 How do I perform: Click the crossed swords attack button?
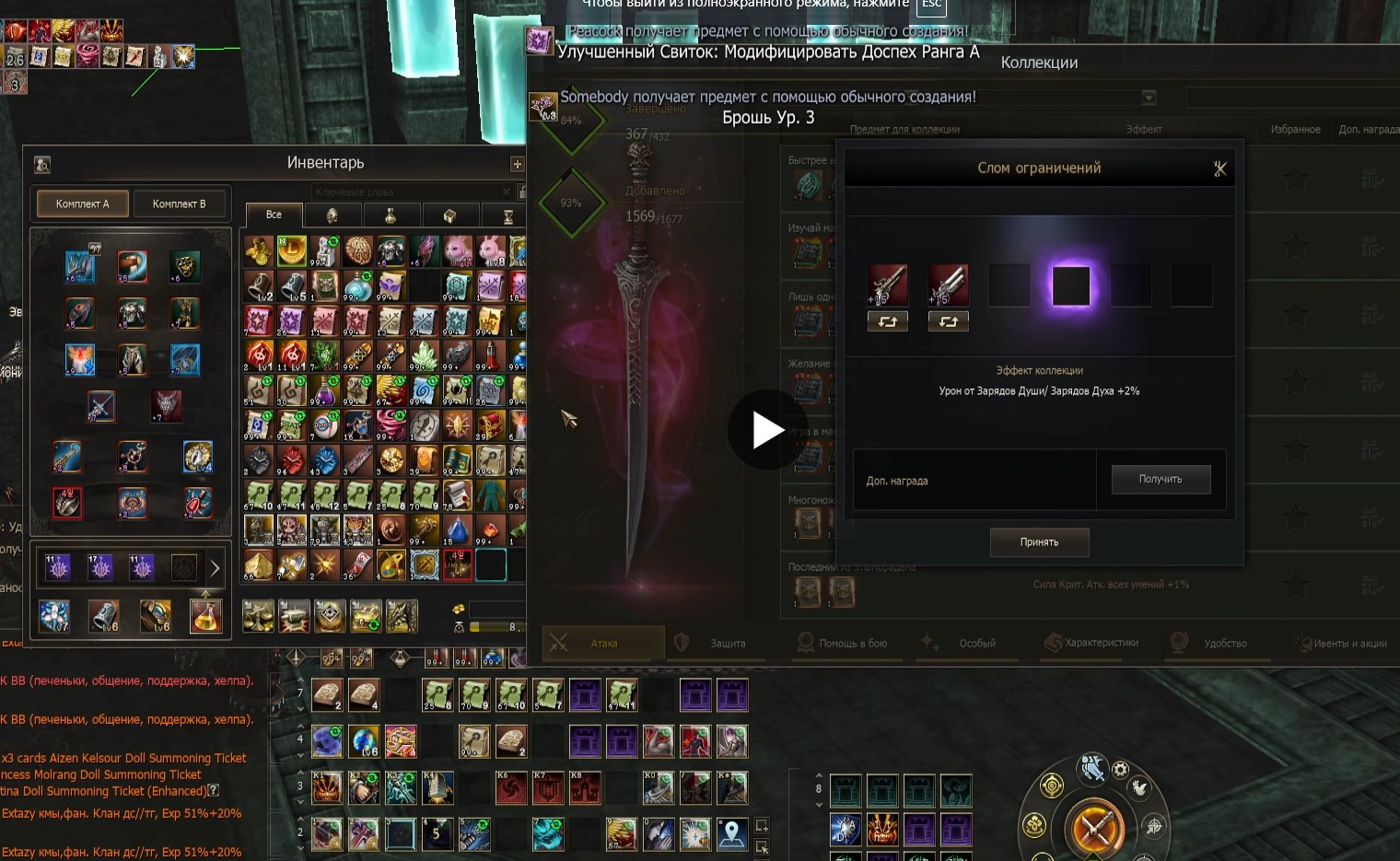tap(1094, 828)
